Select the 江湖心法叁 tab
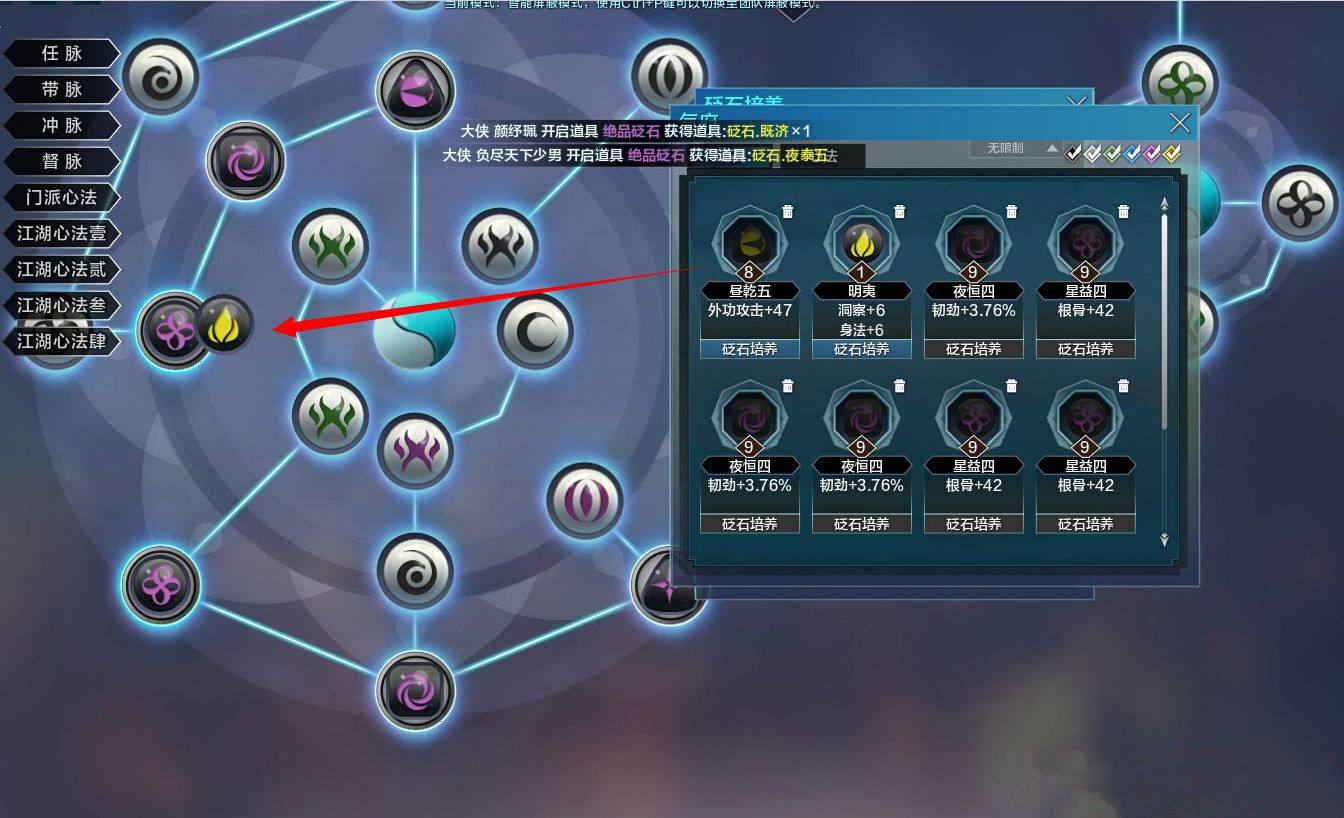This screenshot has height=818, width=1344. click(x=62, y=306)
